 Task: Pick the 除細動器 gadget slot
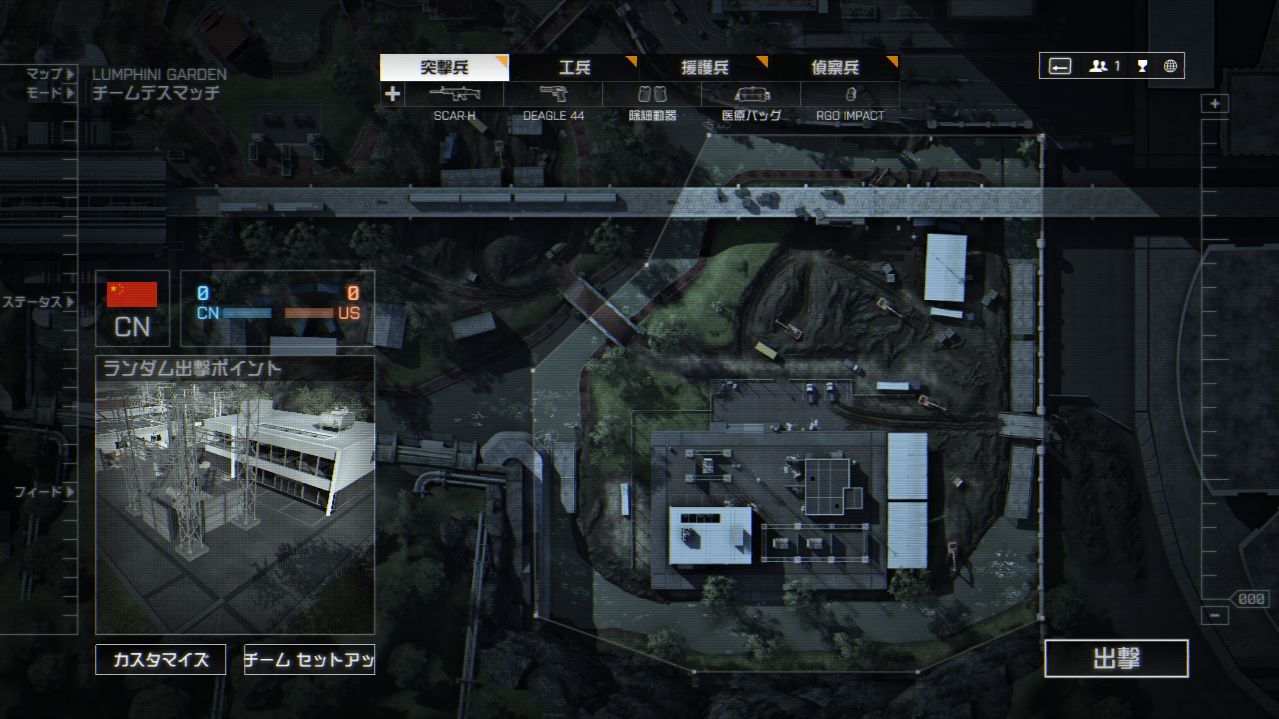point(652,95)
